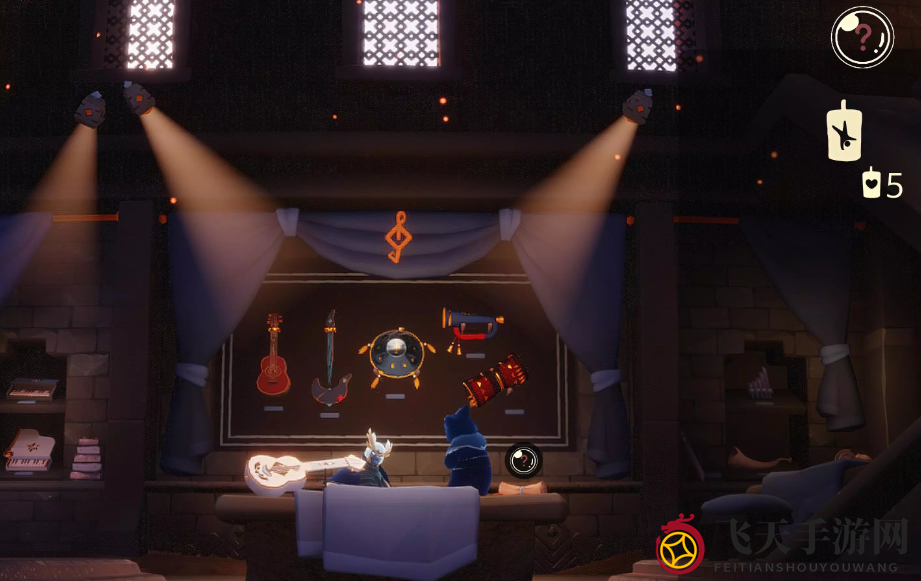Screen dimensions: 921x581
Task: Select the red tilted drum instrument
Action: [495, 380]
